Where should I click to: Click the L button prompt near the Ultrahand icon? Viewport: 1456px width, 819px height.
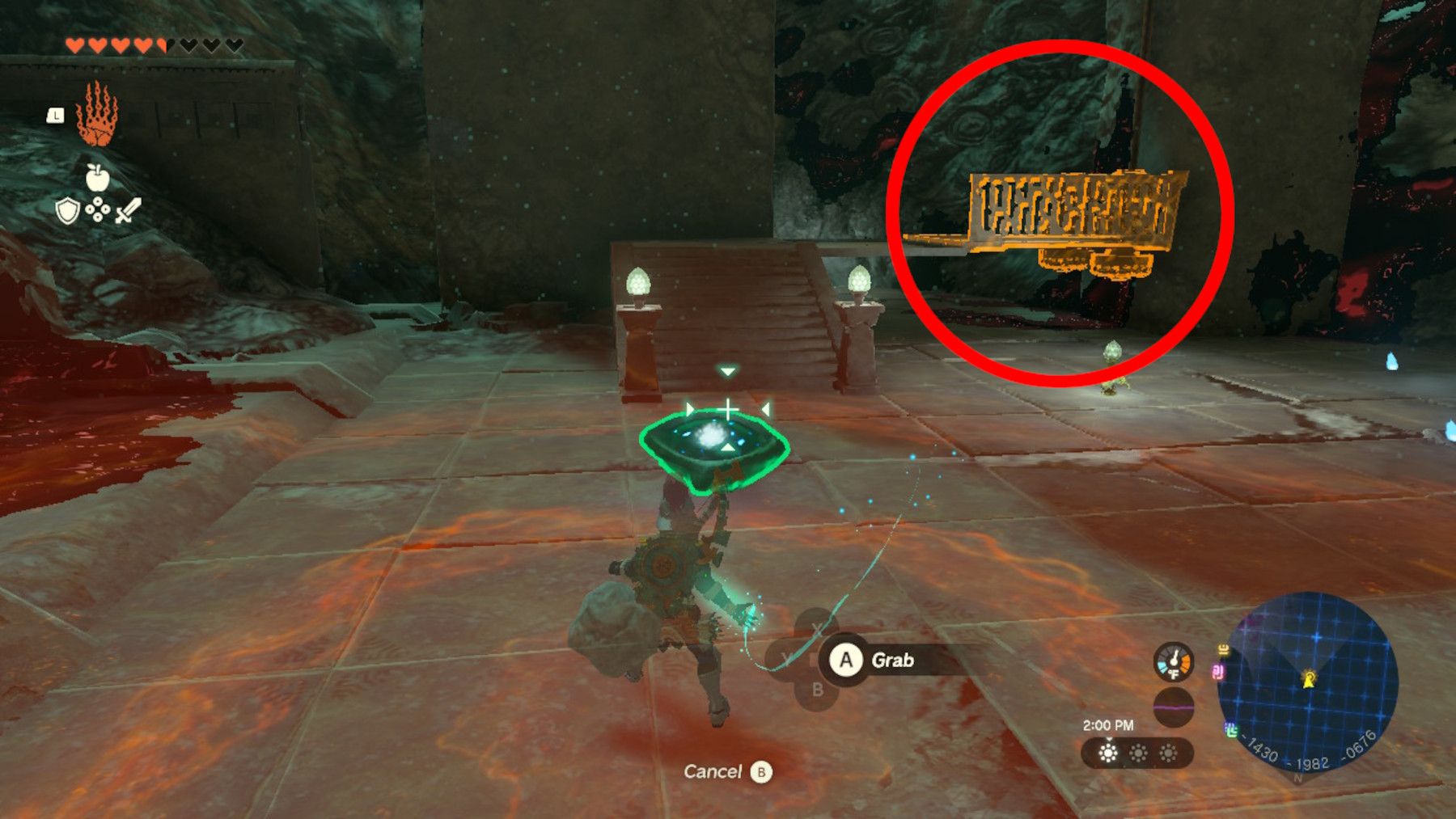(56, 116)
